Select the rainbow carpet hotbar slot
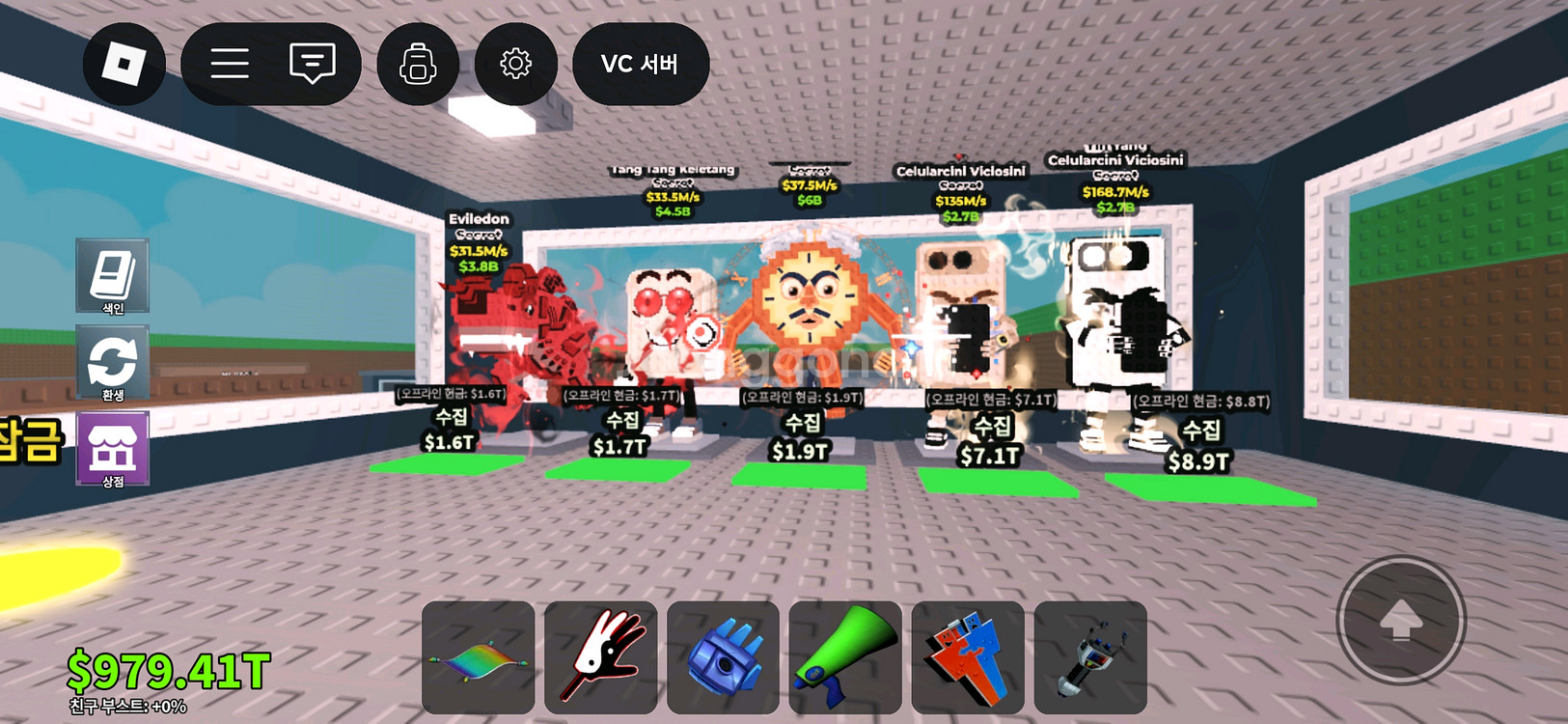This screenshot has height=724, width=1568. [x=479, y=657]
